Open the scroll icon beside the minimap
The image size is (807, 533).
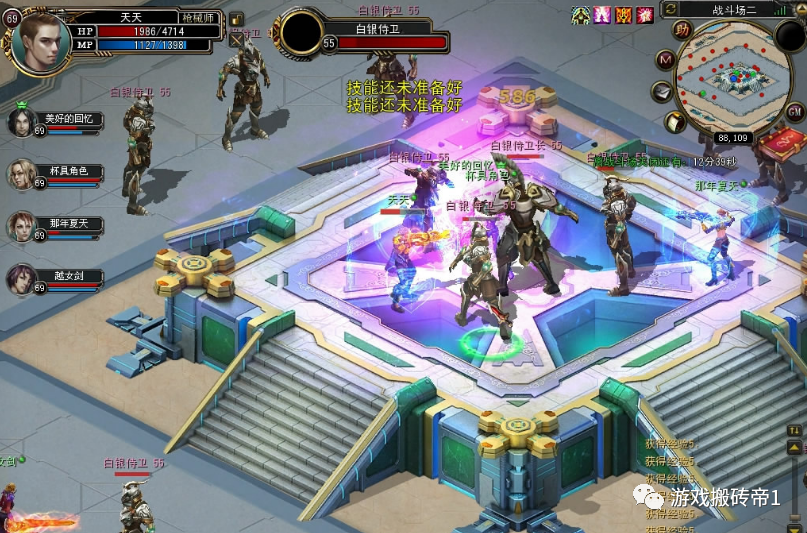click(675, 121)
